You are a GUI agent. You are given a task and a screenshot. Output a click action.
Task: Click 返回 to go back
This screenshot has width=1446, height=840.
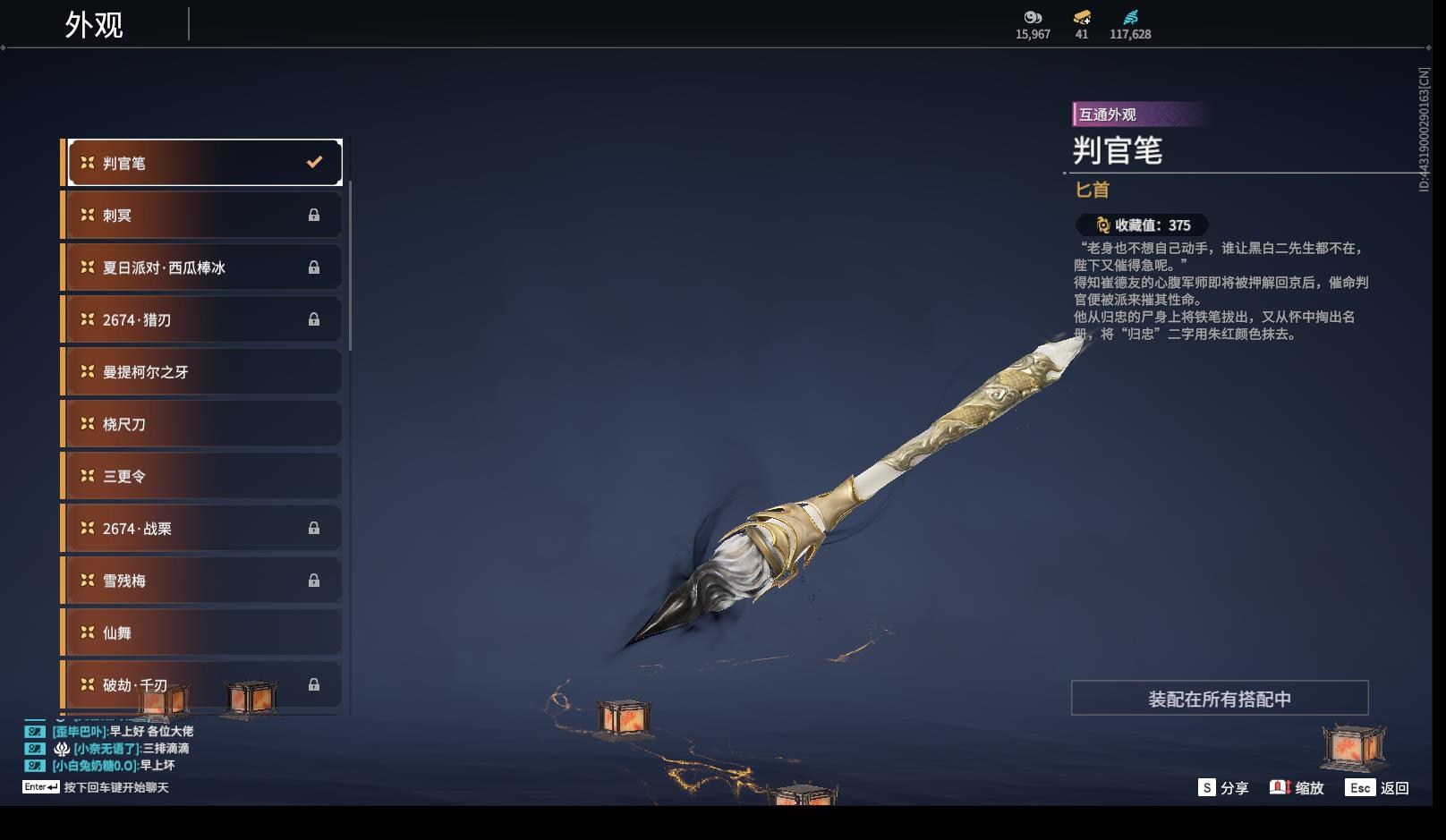click(1379, 788)
